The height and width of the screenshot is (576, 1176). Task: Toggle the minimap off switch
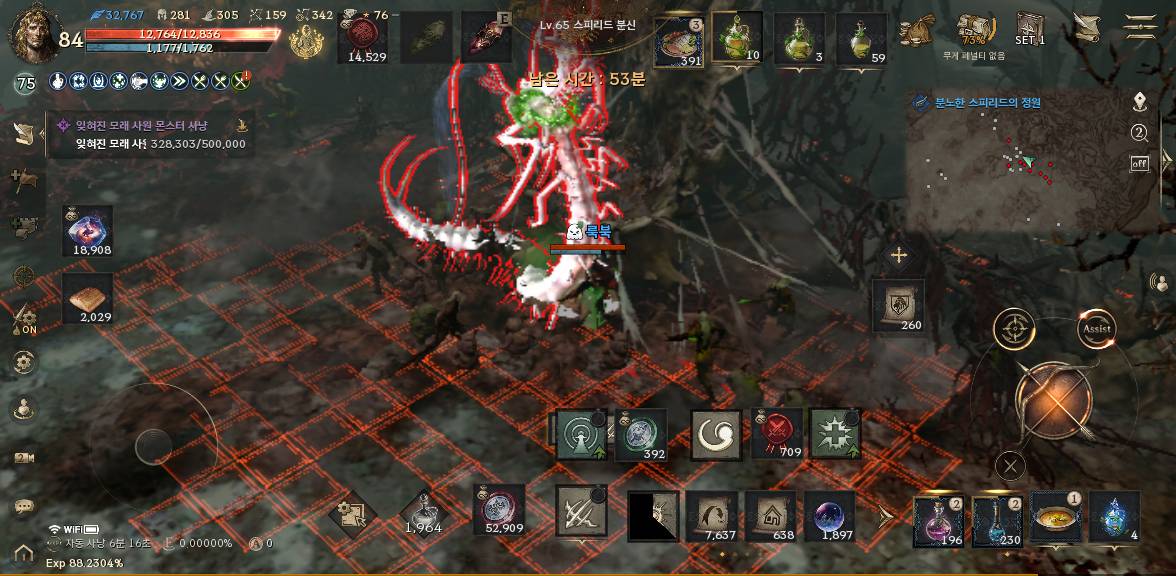[1139, 163]
